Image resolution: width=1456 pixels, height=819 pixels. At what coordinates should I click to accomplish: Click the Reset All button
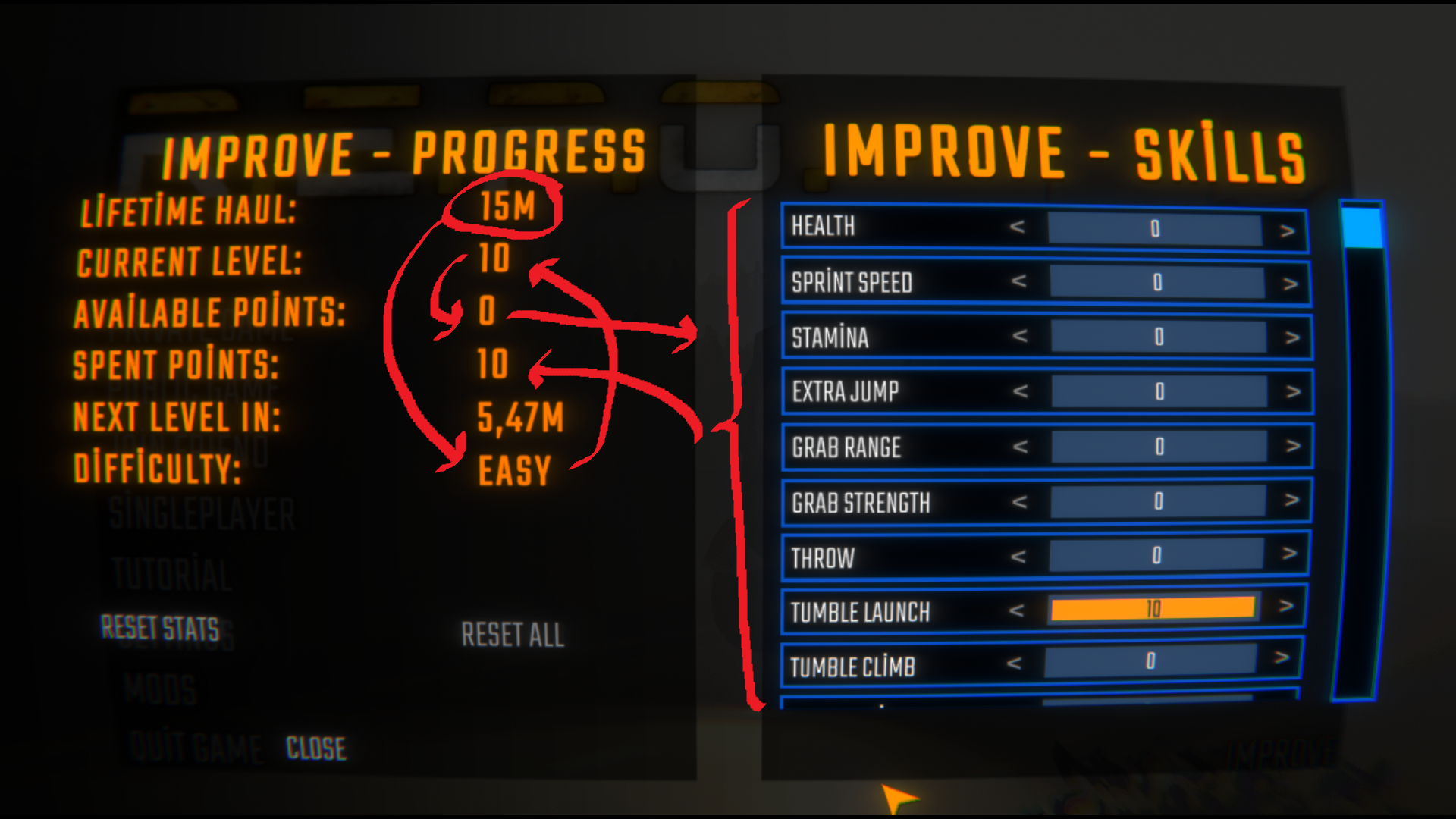tap(513, 635)
